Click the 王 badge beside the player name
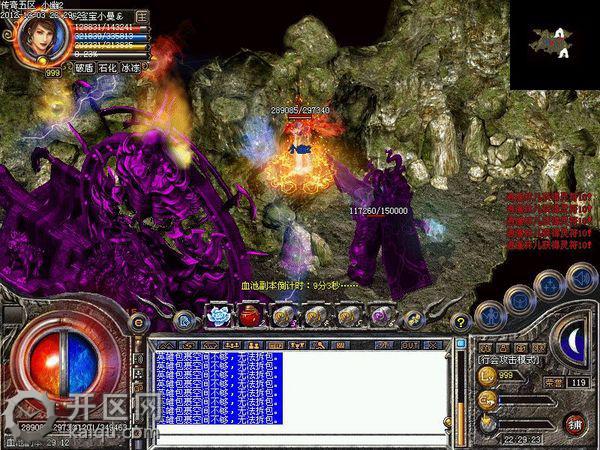 coord(141,17)
